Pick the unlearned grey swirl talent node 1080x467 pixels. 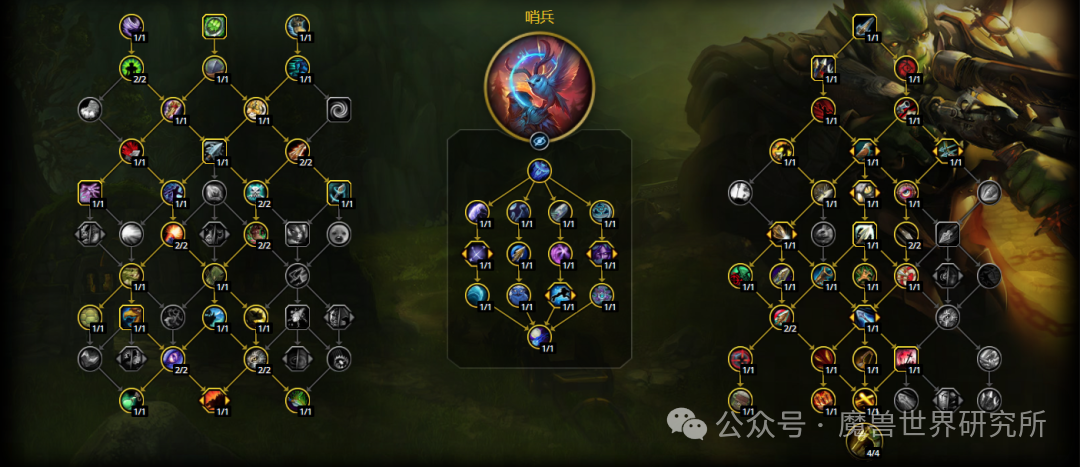point(338,109)
